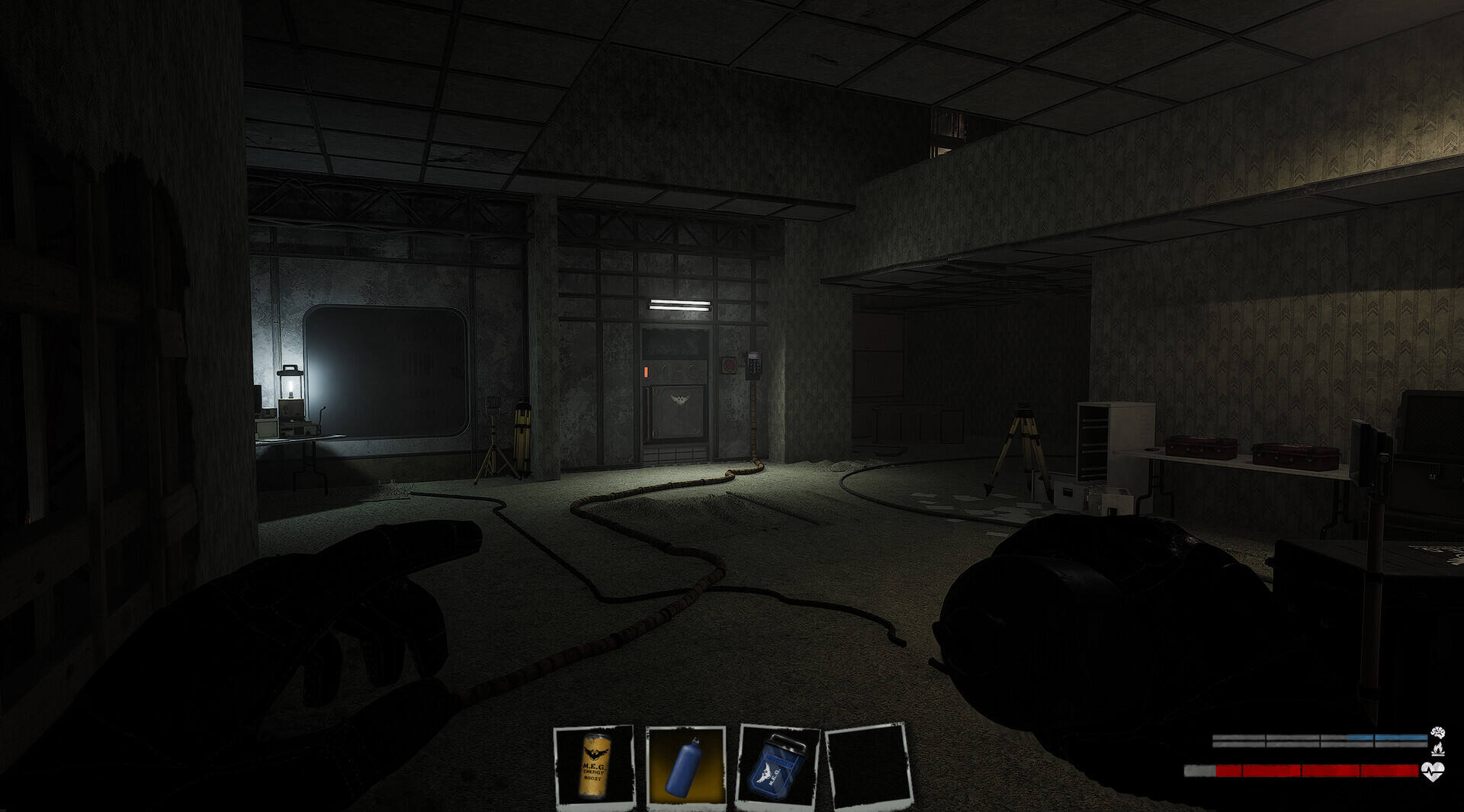Choose the blue water bottle slot
This screenshot has height=812, width=1464.
(685, 765)
